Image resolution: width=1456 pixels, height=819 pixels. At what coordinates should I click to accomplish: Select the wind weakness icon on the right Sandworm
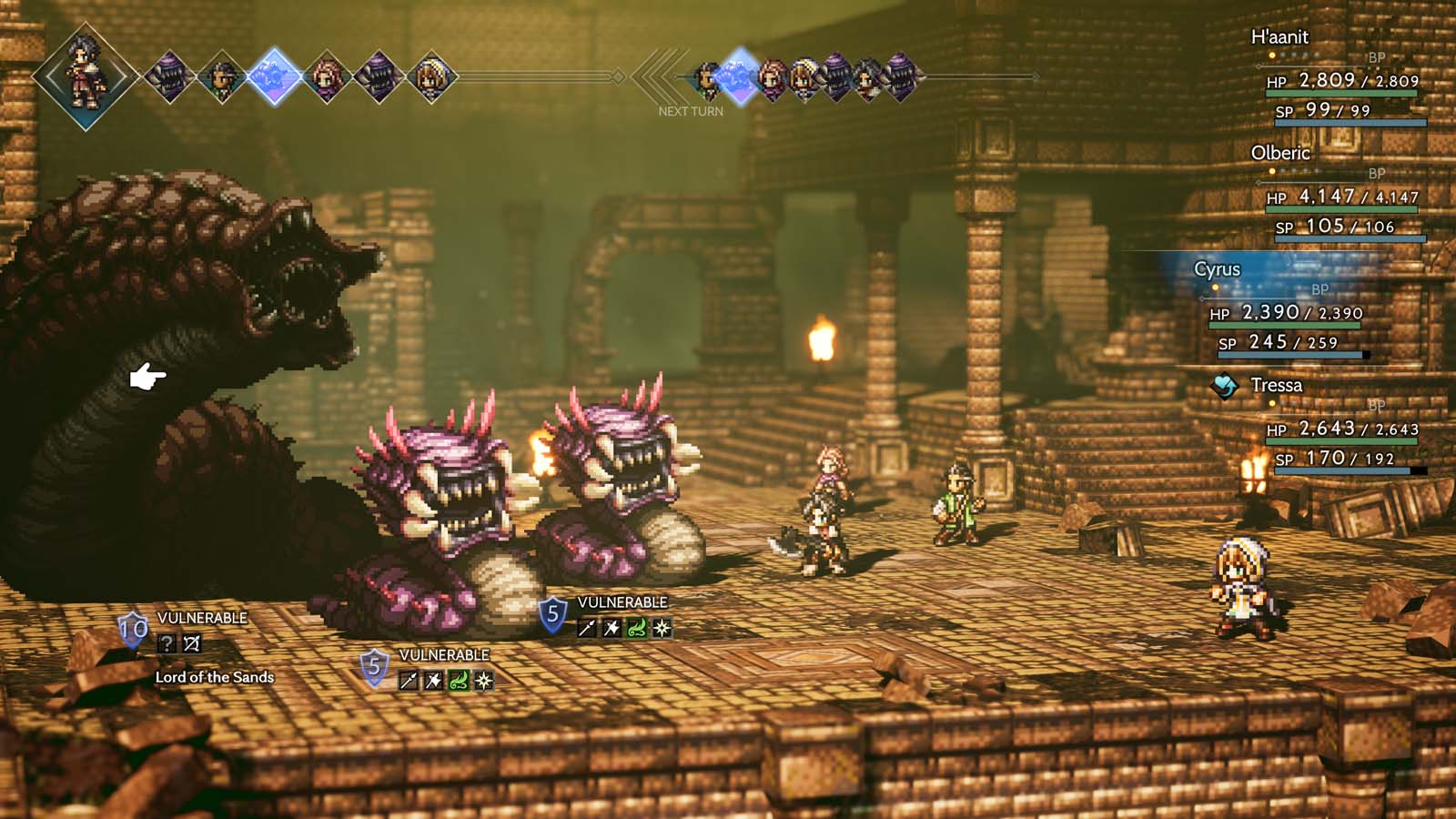(636, 626)
